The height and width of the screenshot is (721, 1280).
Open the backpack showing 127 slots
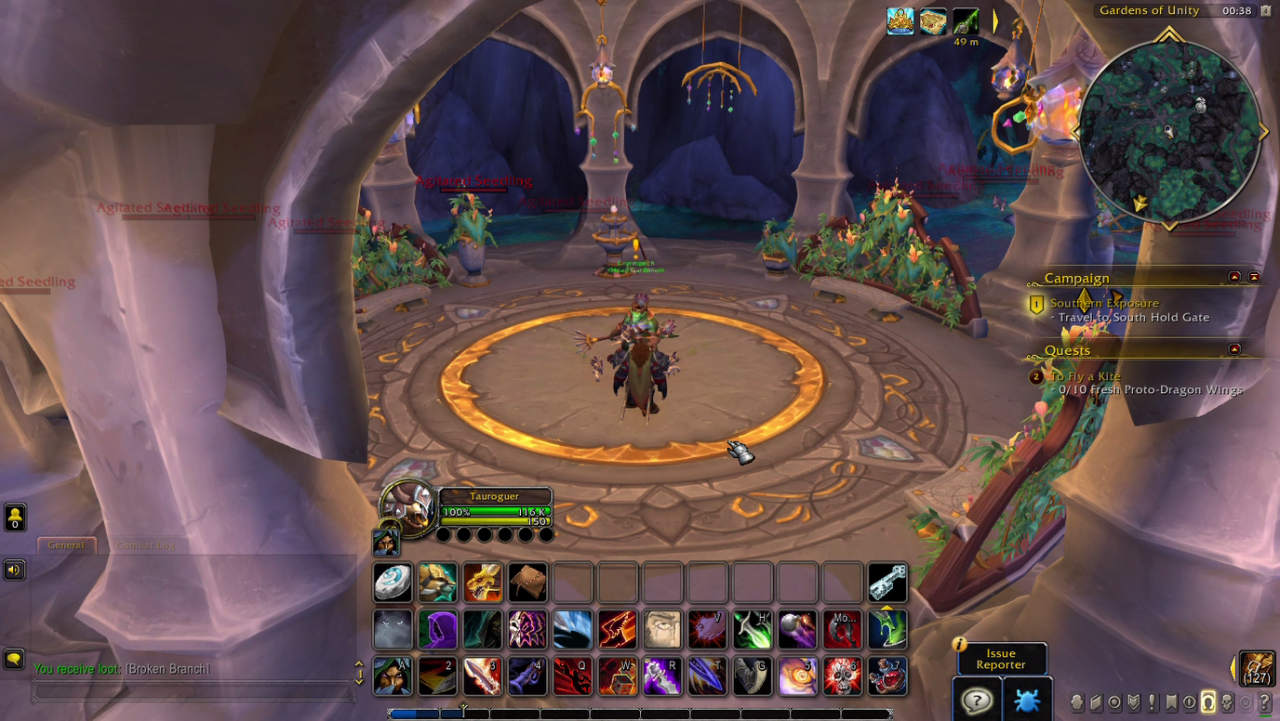pos(1257,668)
